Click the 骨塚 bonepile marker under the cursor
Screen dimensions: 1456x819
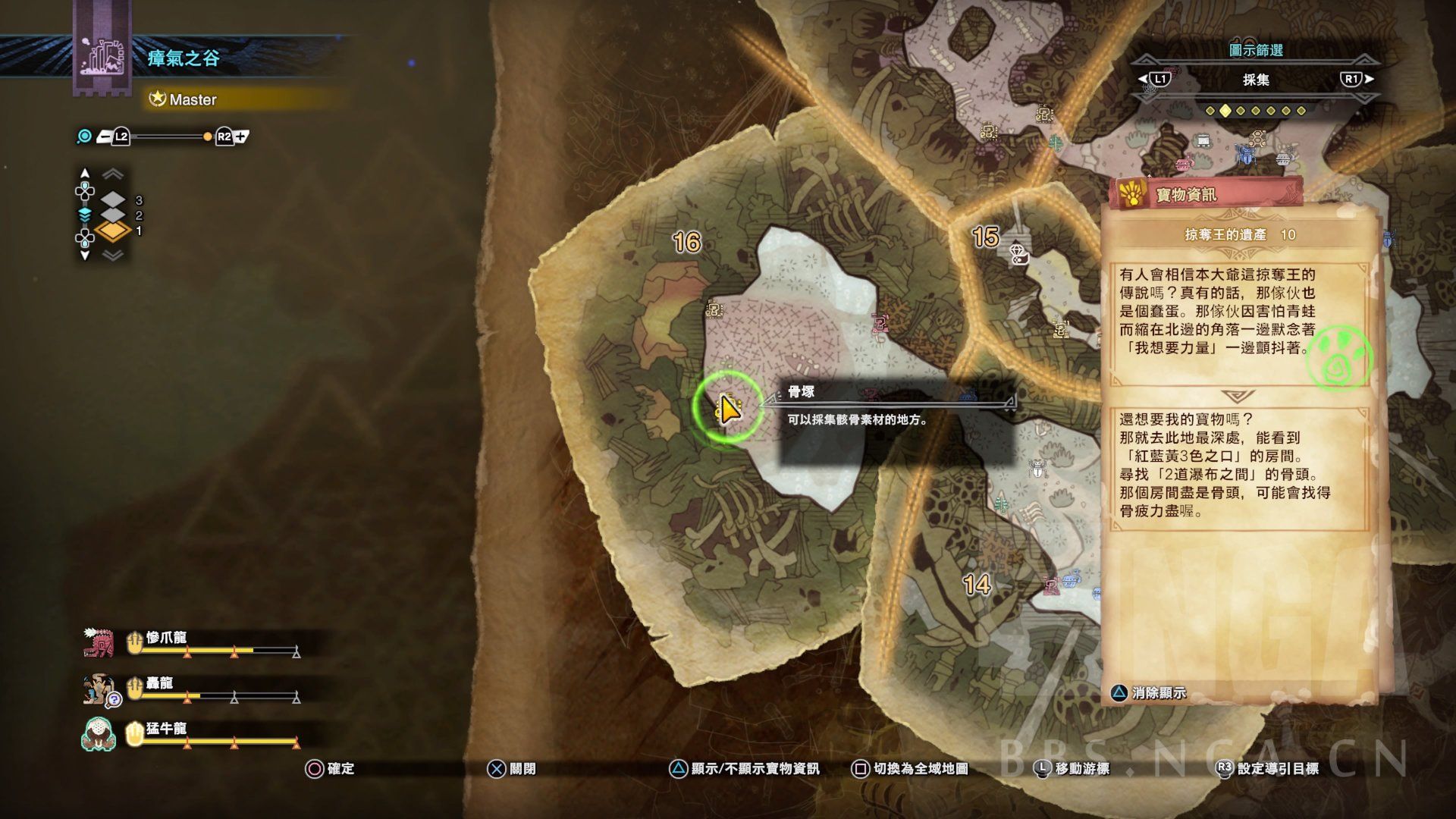click(x=727, y=408)
